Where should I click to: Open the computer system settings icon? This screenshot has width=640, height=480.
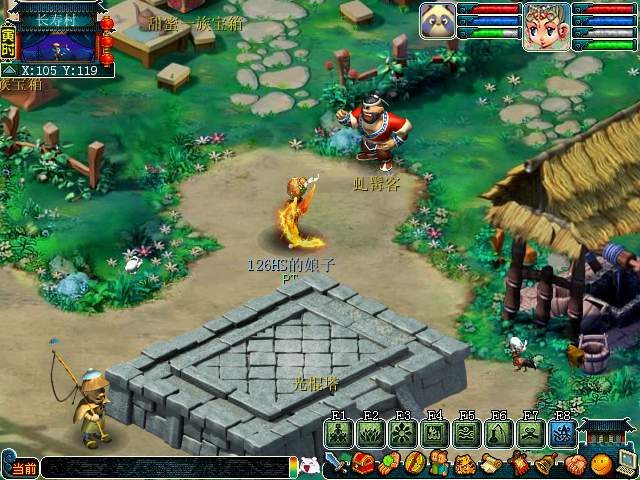click(627, 463)
